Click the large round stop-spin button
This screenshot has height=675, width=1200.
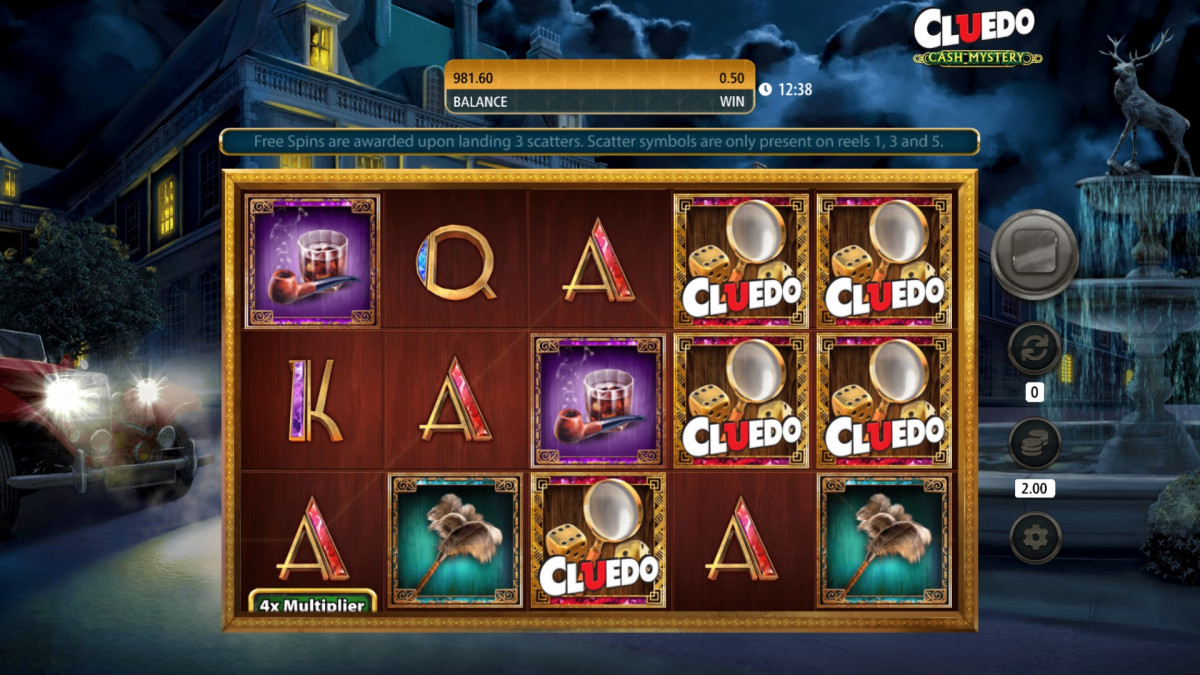click(1034, 255)
